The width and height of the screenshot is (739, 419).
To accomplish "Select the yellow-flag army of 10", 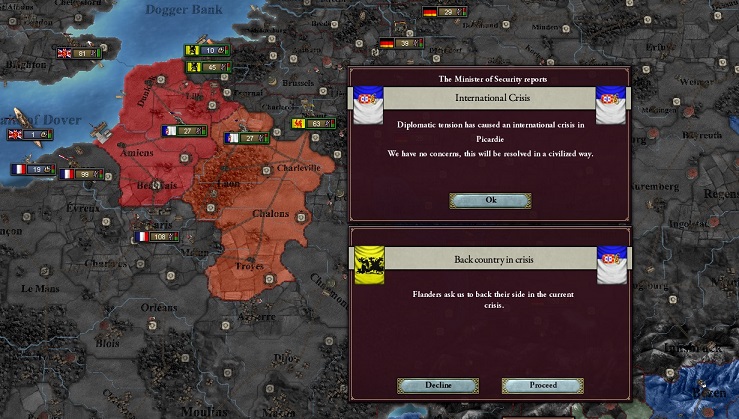I will [x=205, y=50].
